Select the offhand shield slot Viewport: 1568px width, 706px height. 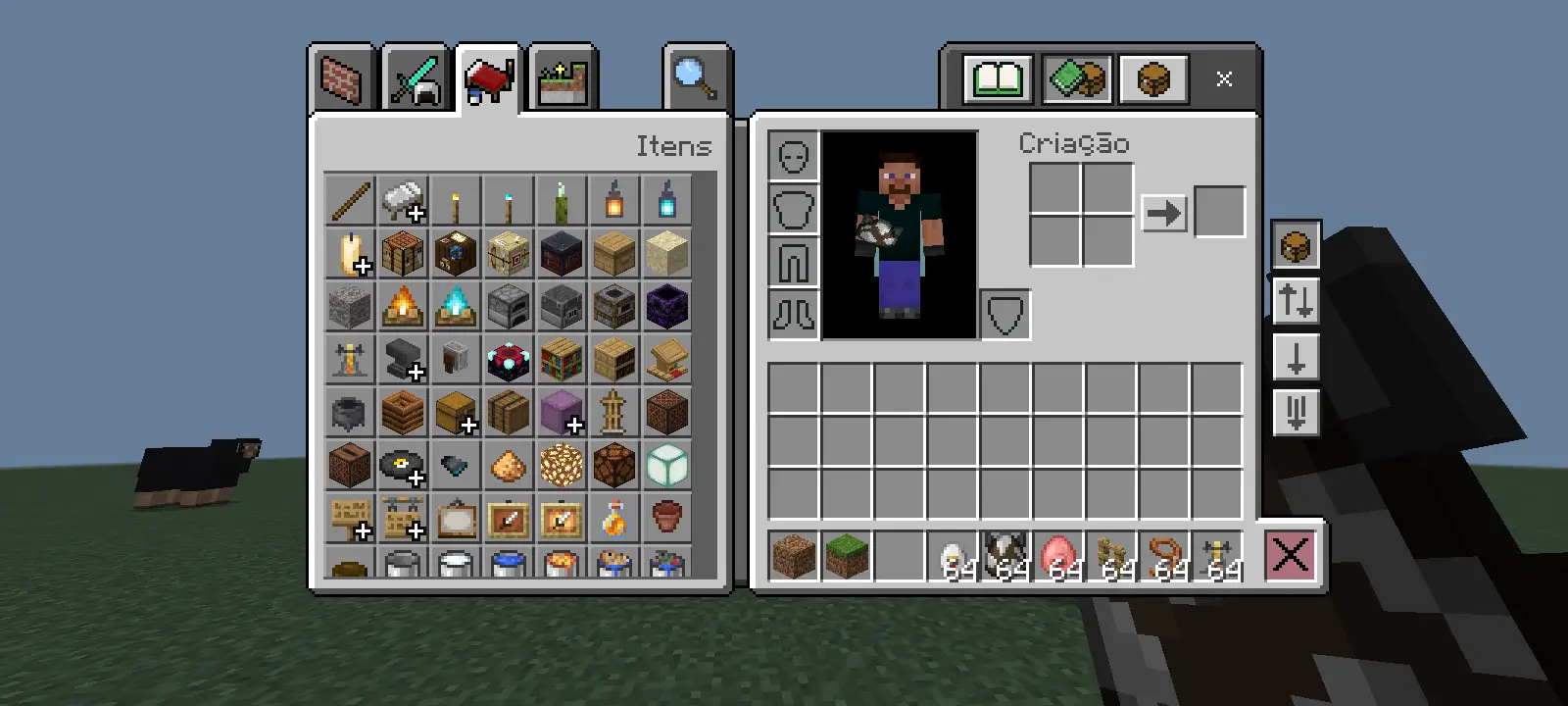click(x=1004, y=315)
